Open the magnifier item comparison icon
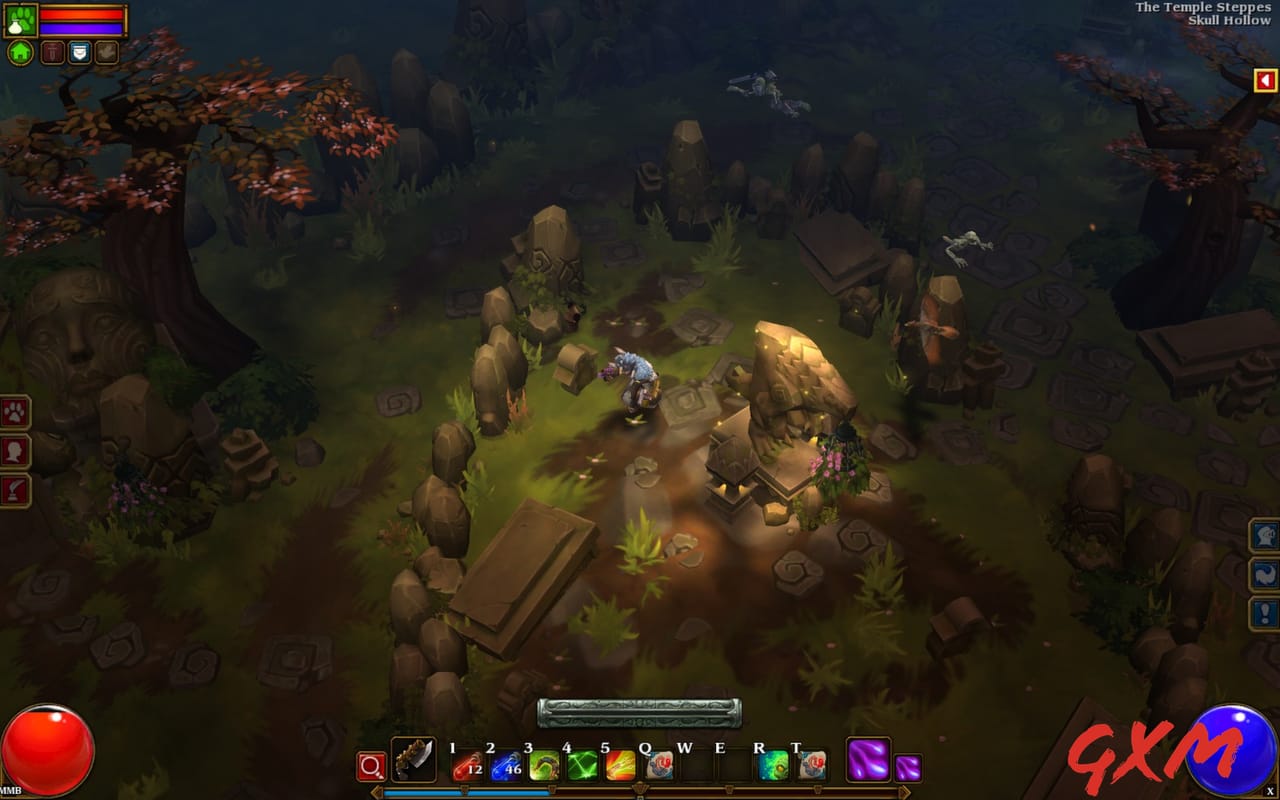The height and width of the screenshot is (800, 1280). (x=372, y=766)
